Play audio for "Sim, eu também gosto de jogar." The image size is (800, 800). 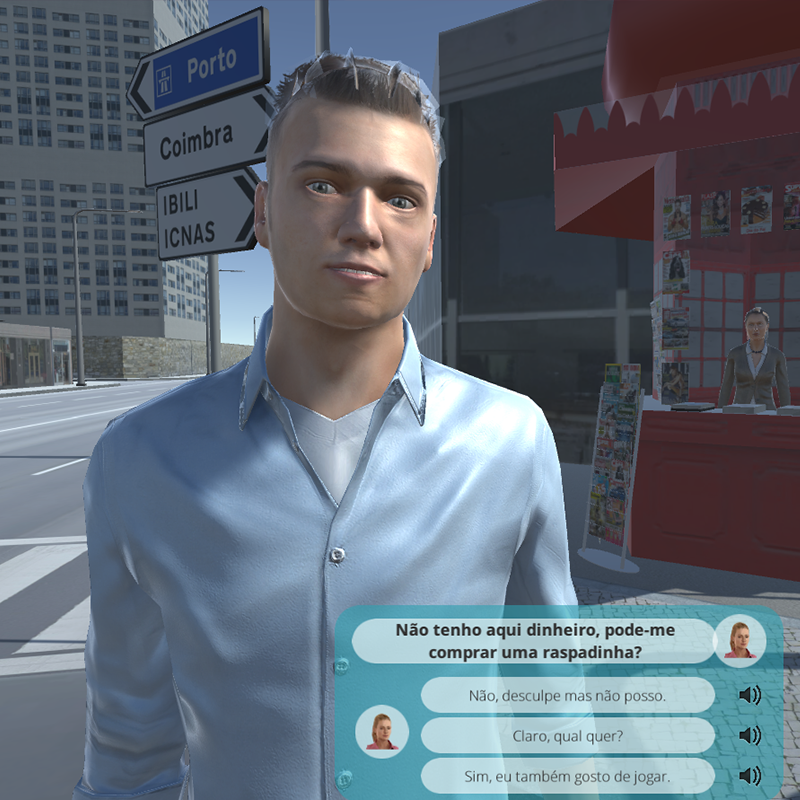pyautogui.click(x=749, y=775)
